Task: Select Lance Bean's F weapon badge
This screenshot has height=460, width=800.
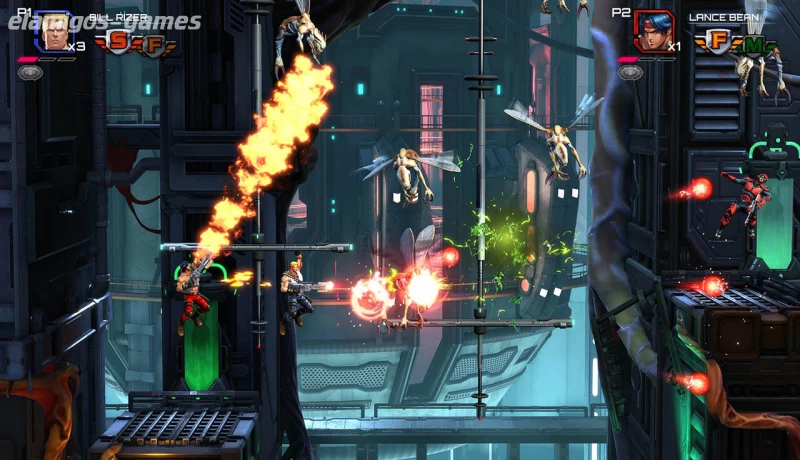Action: tap(717, 41)
